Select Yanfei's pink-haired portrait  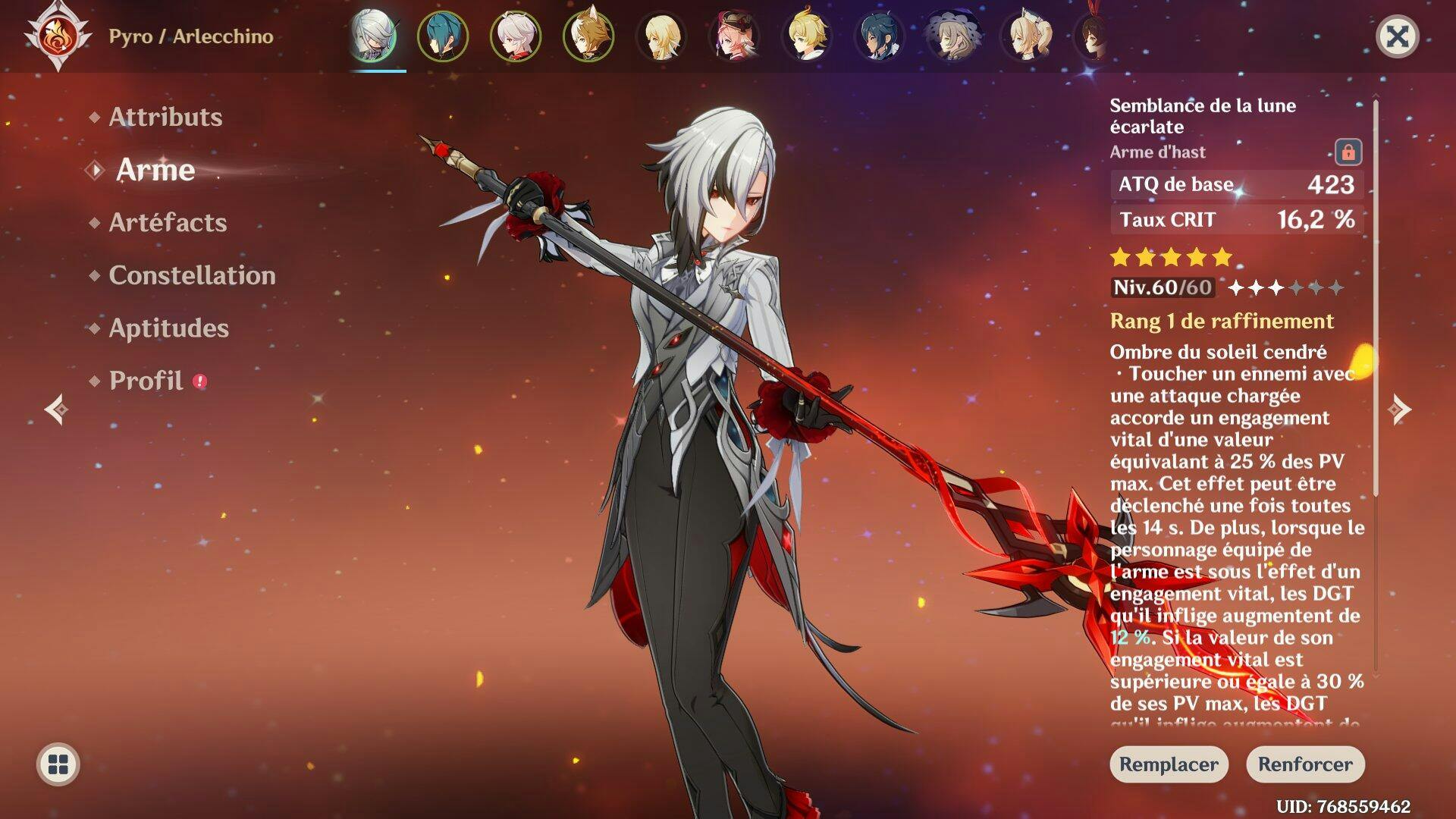point(734,36)
